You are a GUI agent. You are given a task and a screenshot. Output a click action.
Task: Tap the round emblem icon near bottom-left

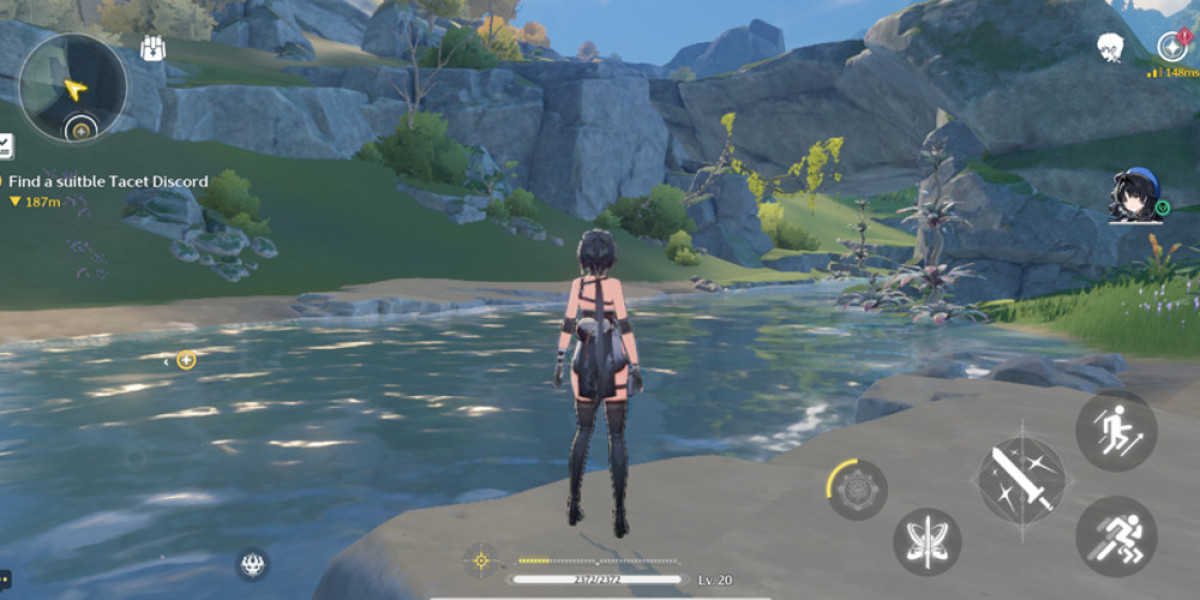253,564
